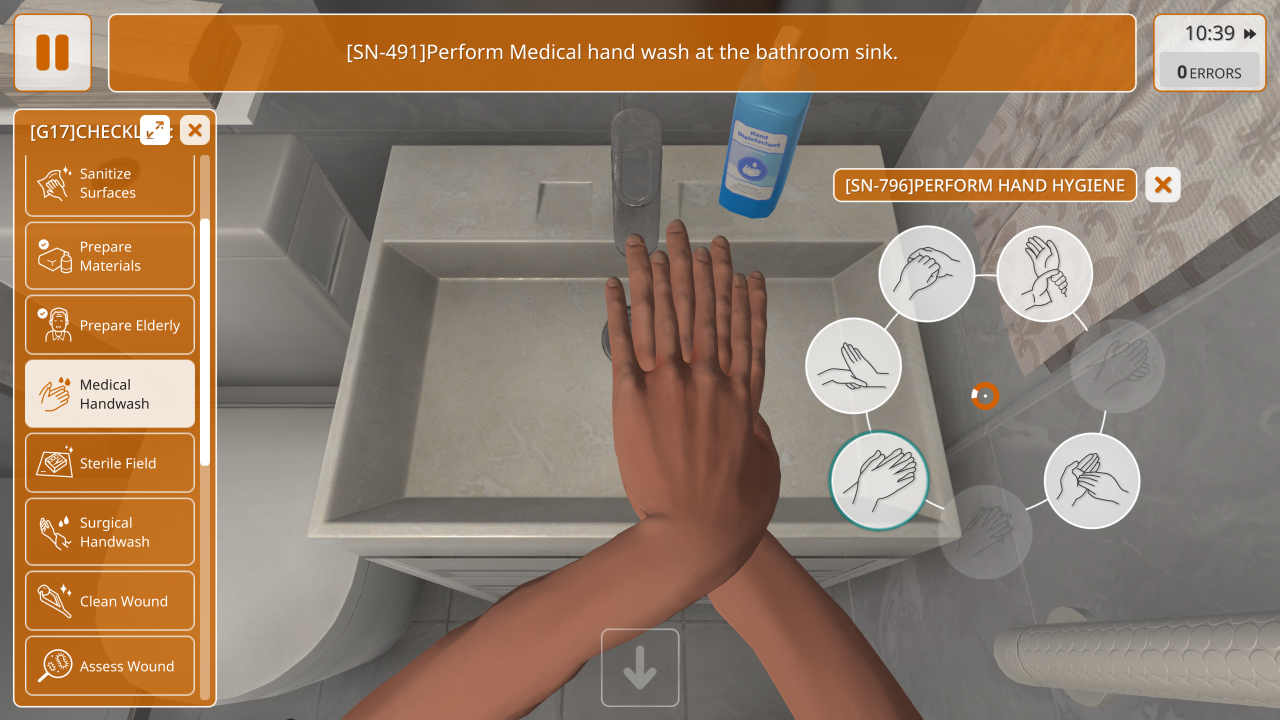
Task: Open the Prepare Materials checklist item
Action: [x=110, y=256]
